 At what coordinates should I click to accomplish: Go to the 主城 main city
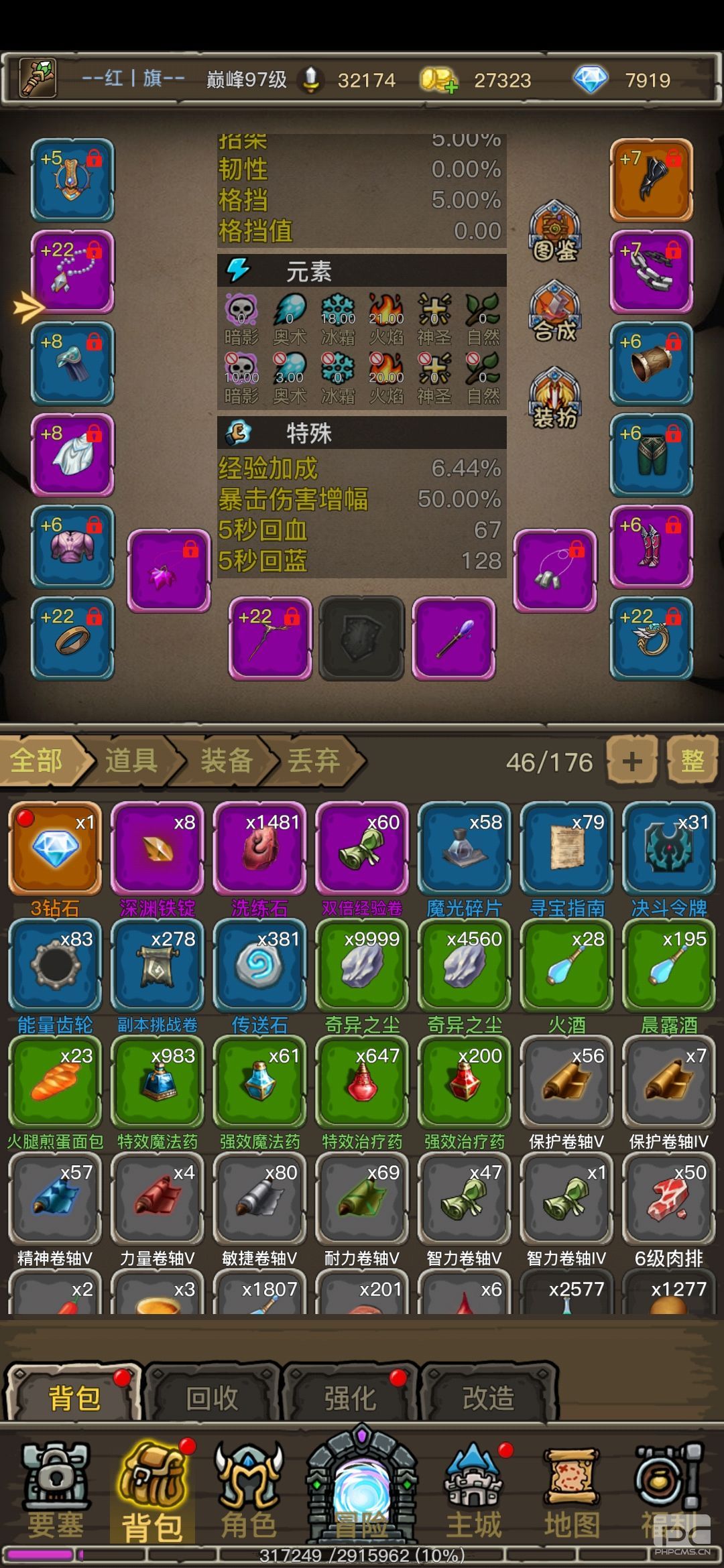[x=474, y=1491]
